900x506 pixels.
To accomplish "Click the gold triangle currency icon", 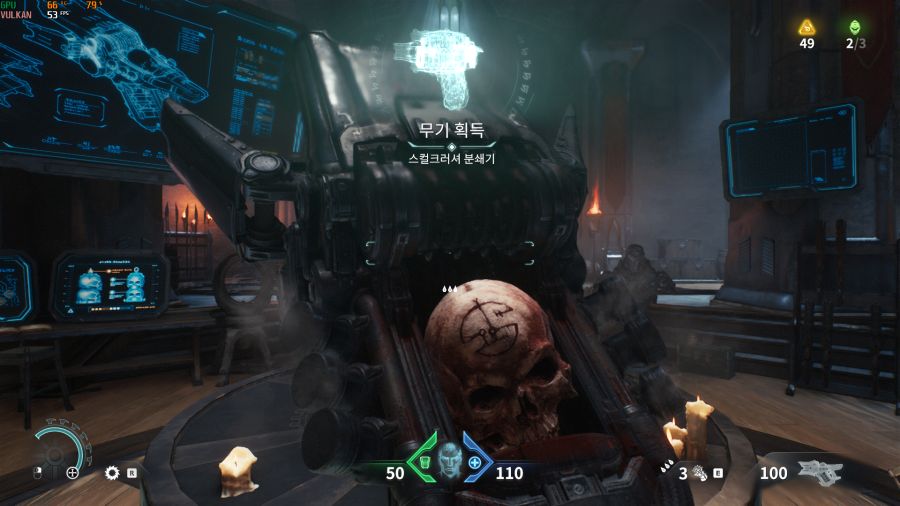I will [807, 27].
